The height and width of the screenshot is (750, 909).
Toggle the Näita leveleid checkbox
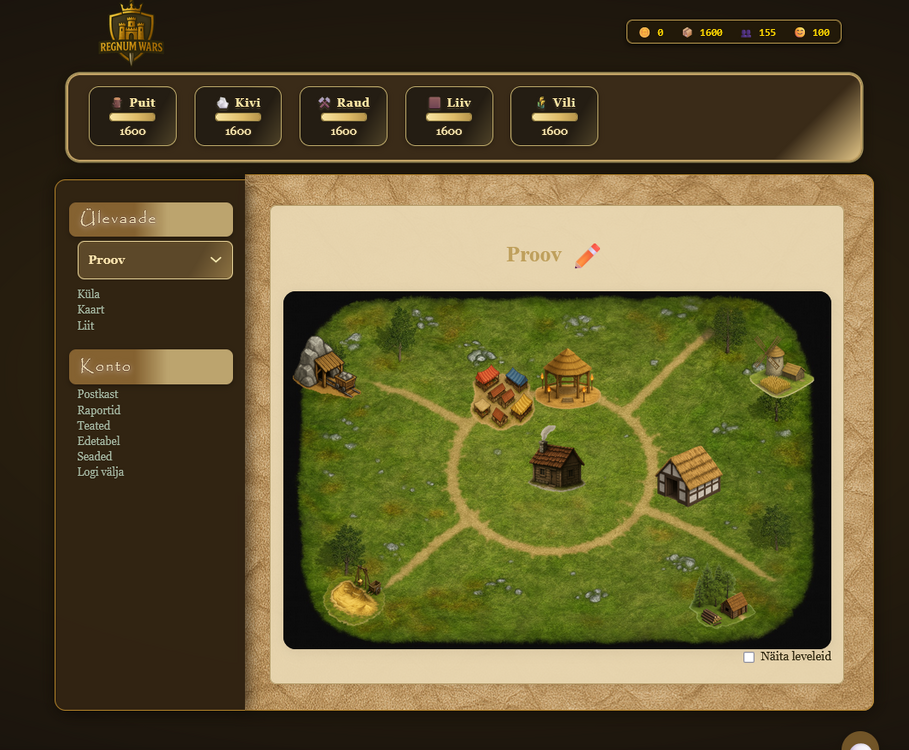(x=749, y=657)
